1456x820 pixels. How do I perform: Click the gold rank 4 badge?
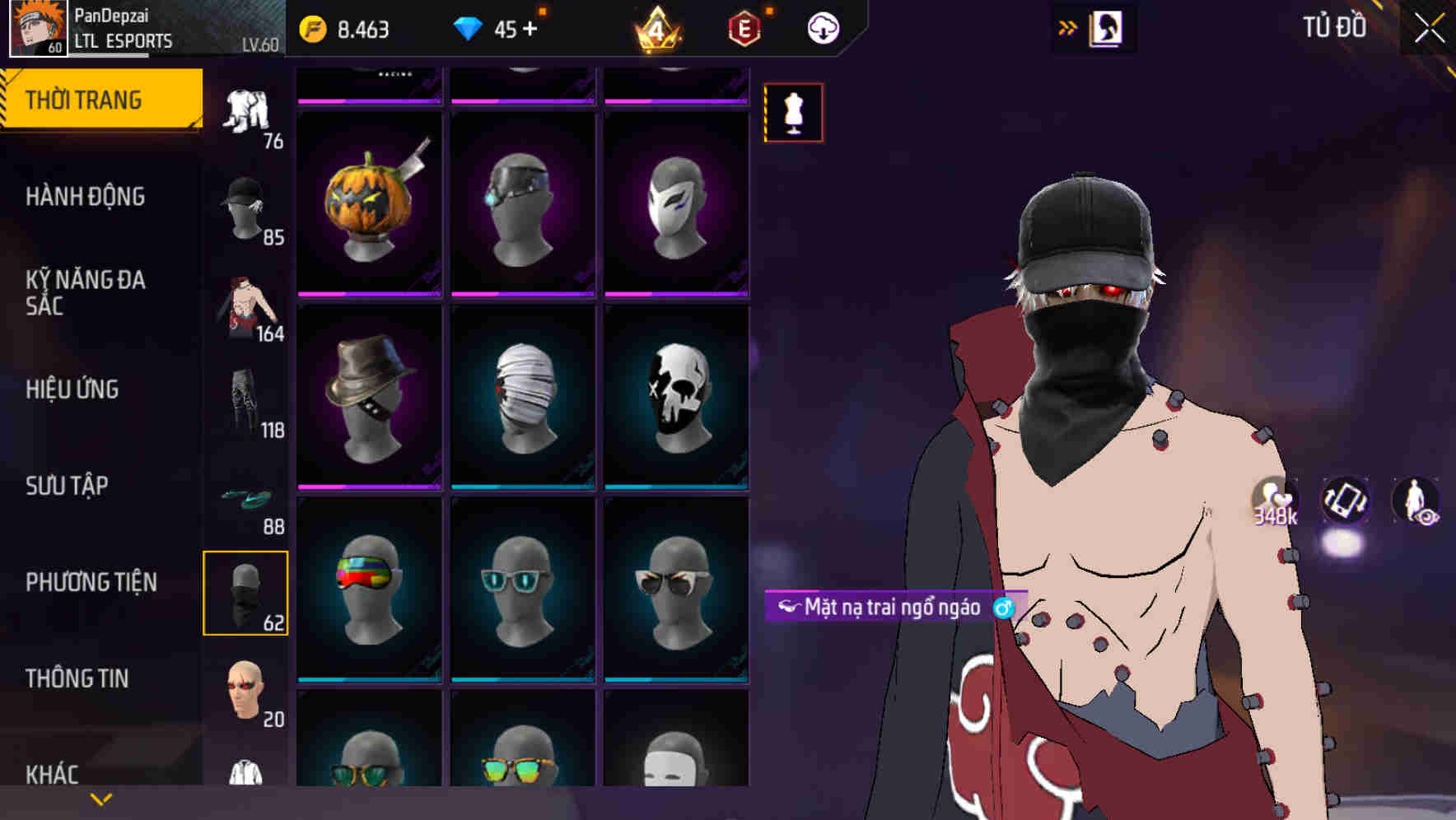[x=657, y=27]
